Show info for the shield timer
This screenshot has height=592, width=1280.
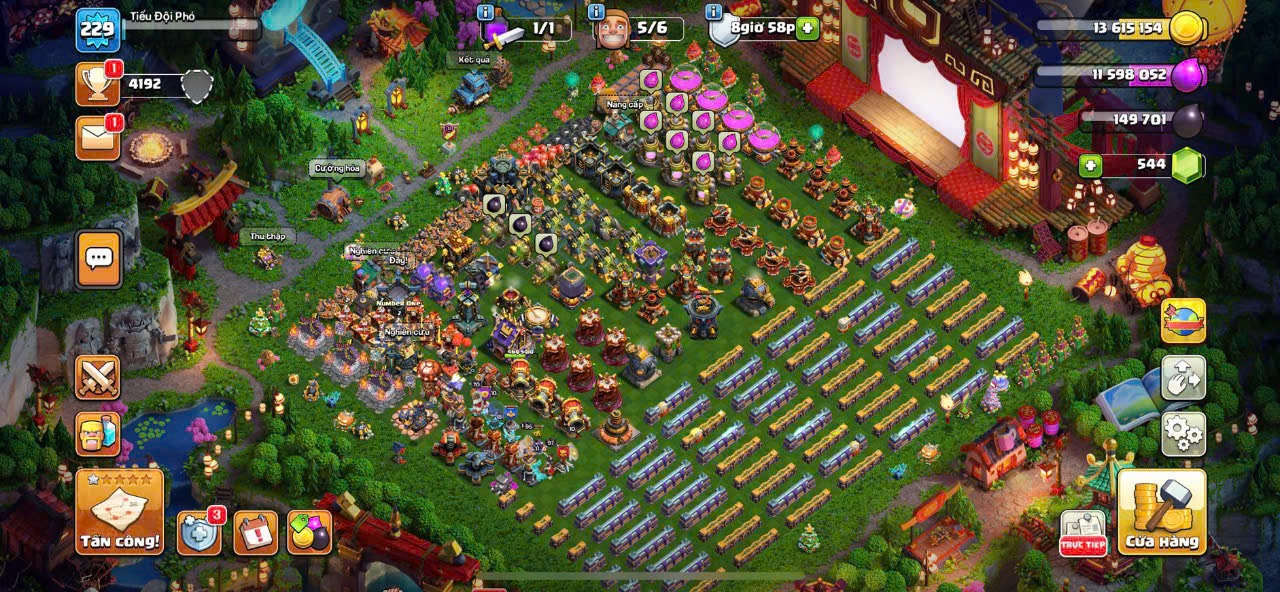click(713, 12)
